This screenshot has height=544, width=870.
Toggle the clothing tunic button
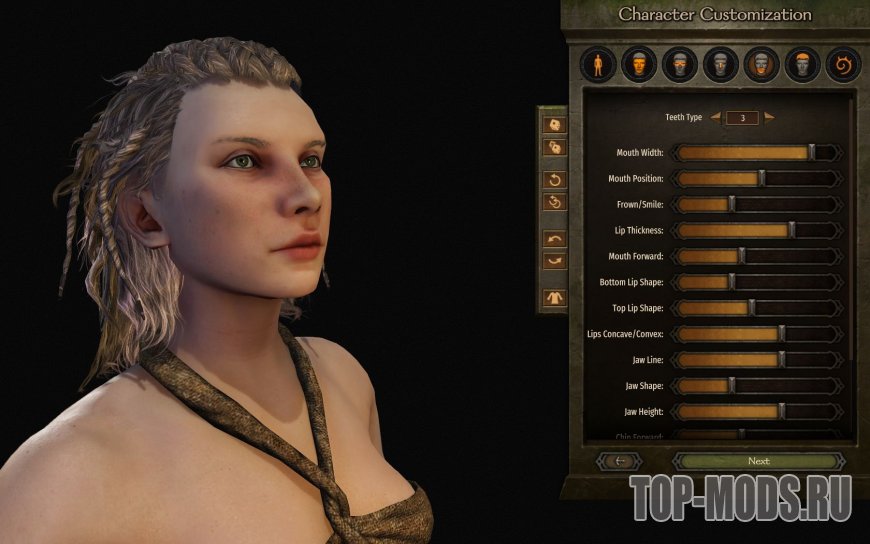[x=553, y=297]
